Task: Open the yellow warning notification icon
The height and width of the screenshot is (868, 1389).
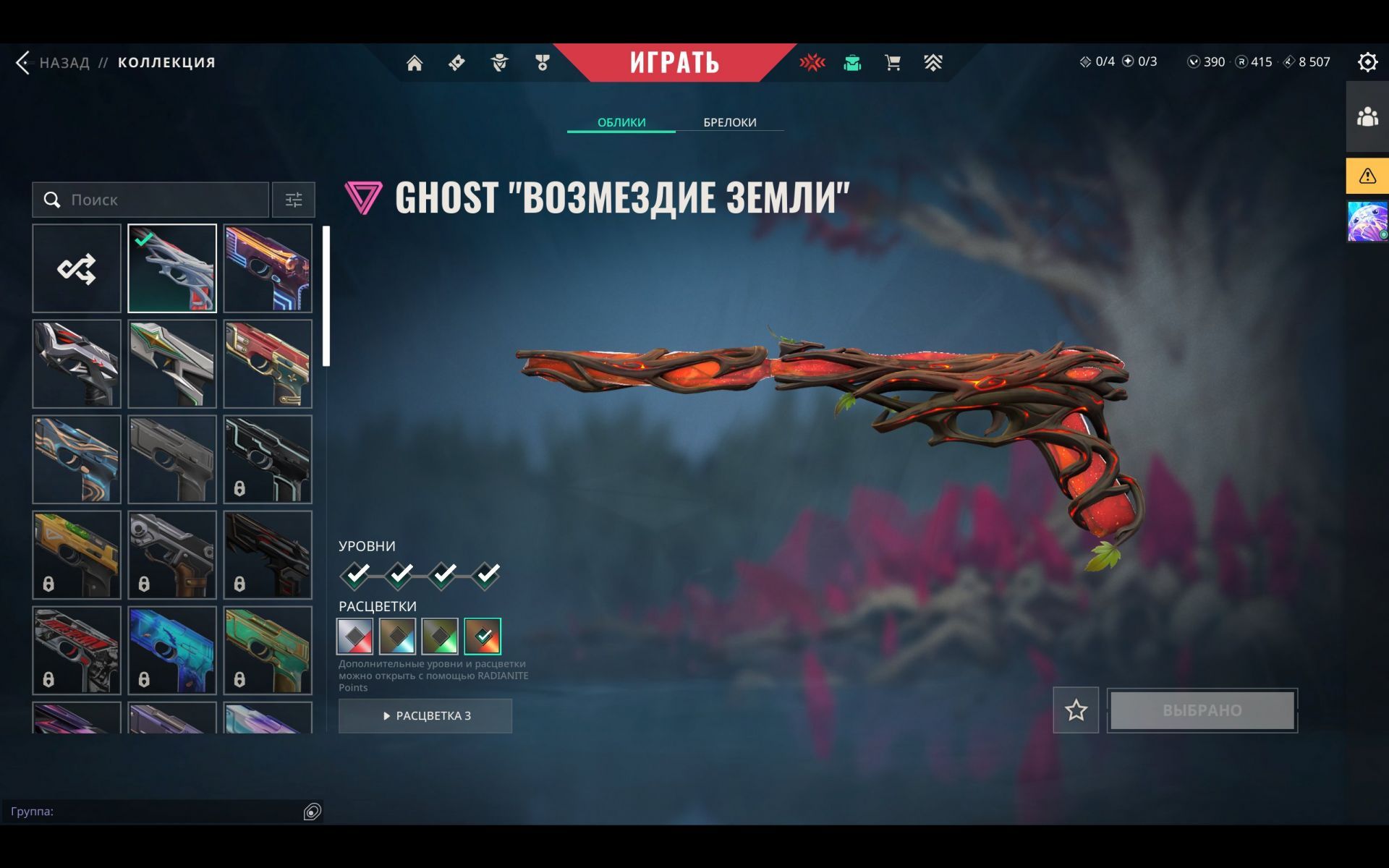Action: click(x=1367, y=176)
